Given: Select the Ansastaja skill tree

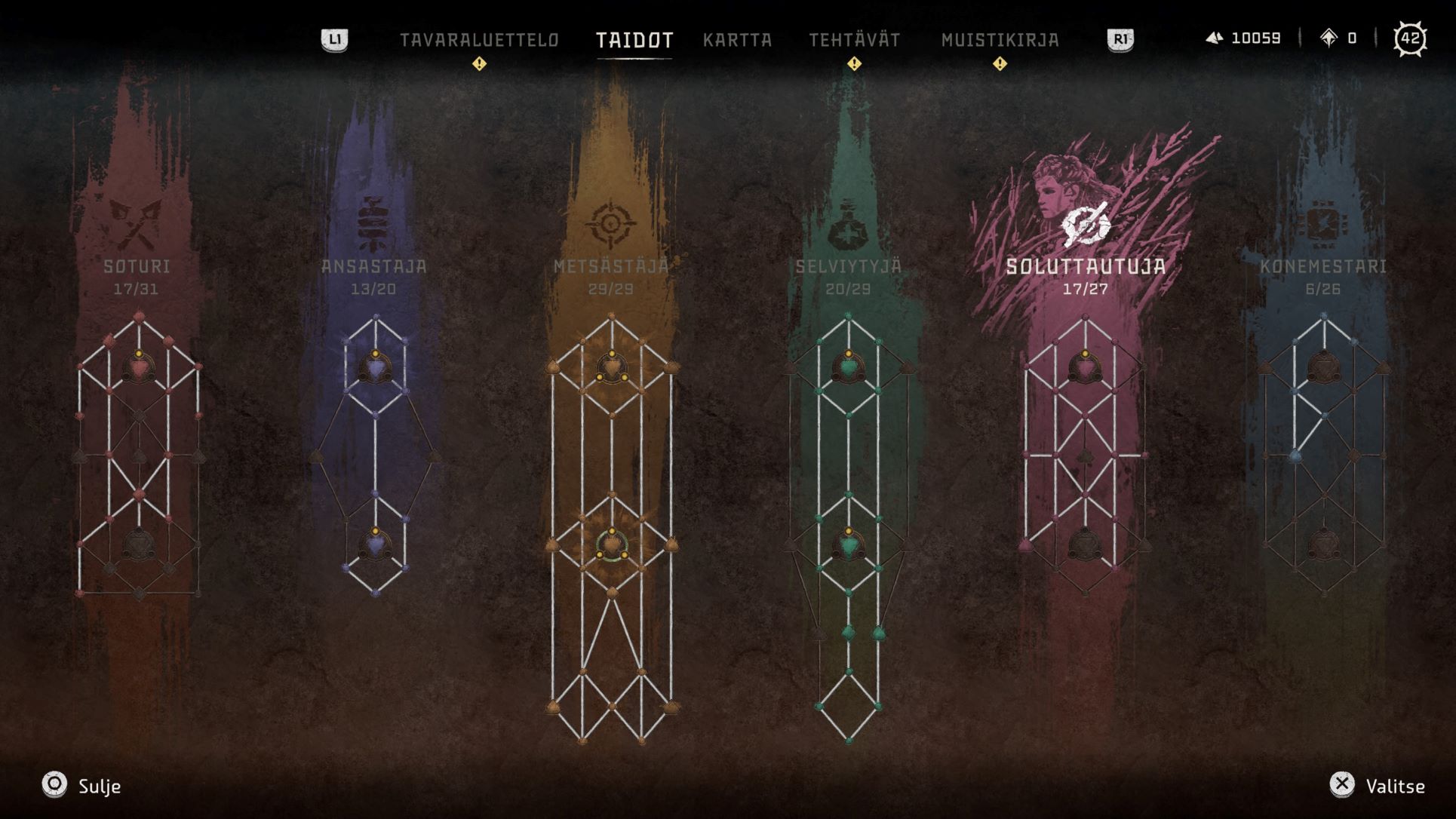Looking at the screenshot, I should pyautogui.click(x=373, y=266).
